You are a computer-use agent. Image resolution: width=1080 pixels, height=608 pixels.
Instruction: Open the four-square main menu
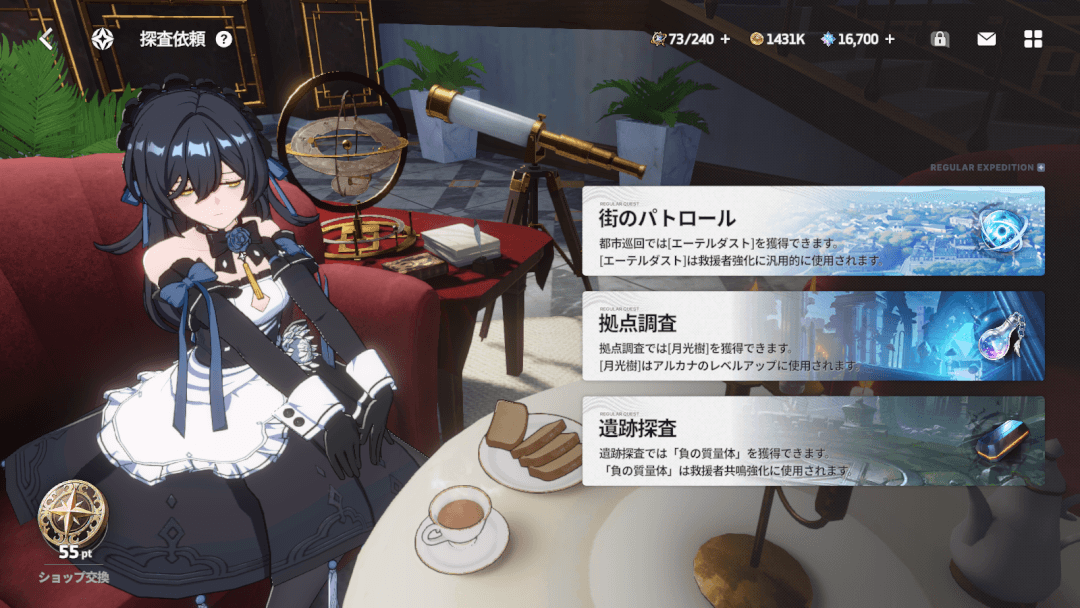coord(1033,39)
